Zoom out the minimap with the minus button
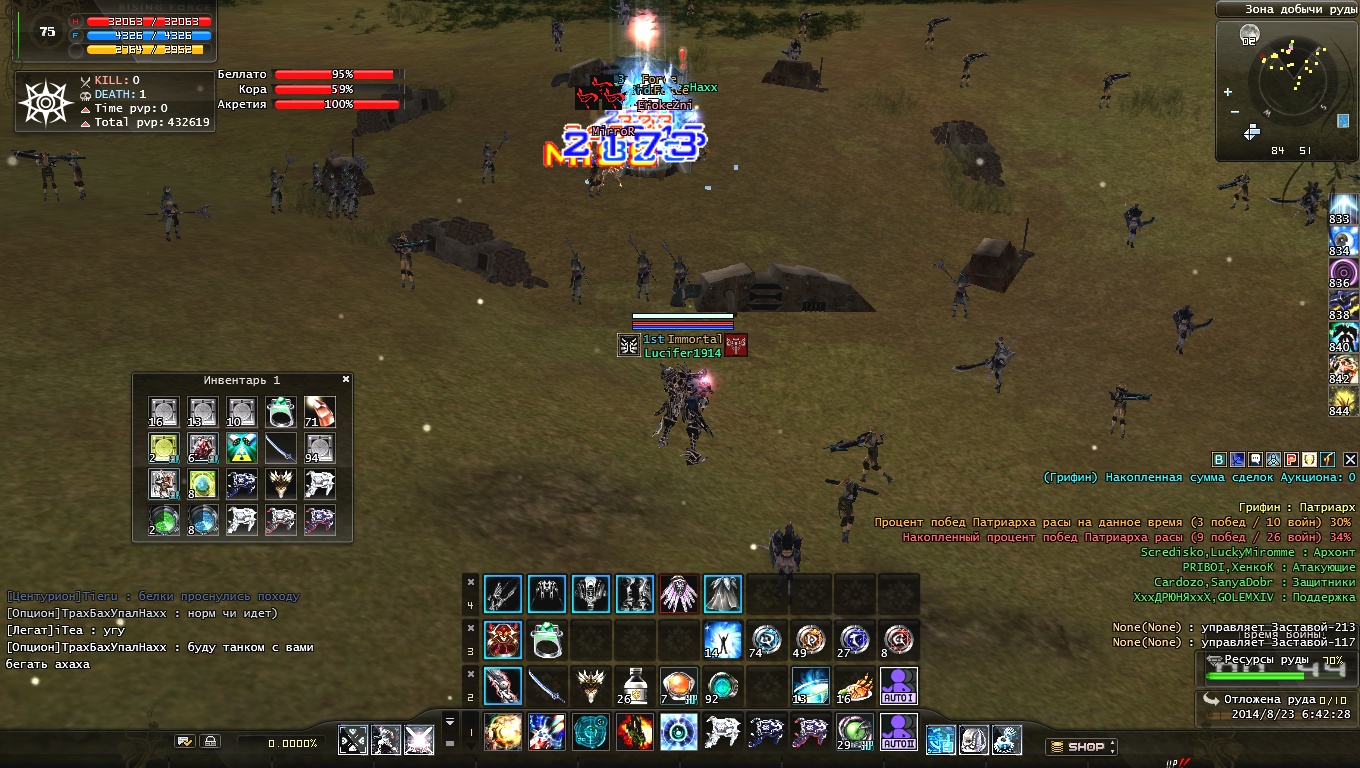 1235,112
